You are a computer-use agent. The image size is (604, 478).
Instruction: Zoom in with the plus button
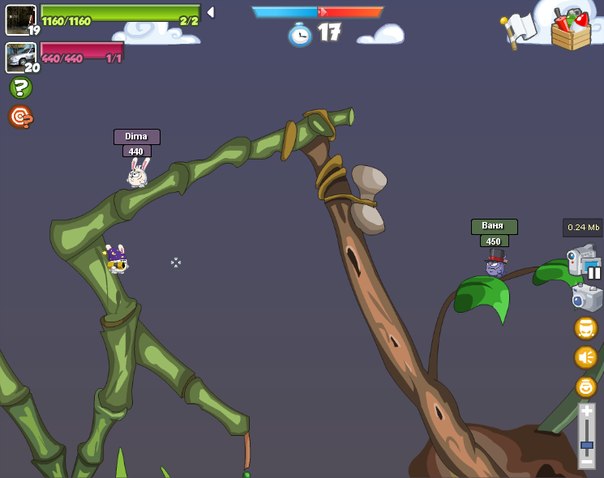coord(587,410)
